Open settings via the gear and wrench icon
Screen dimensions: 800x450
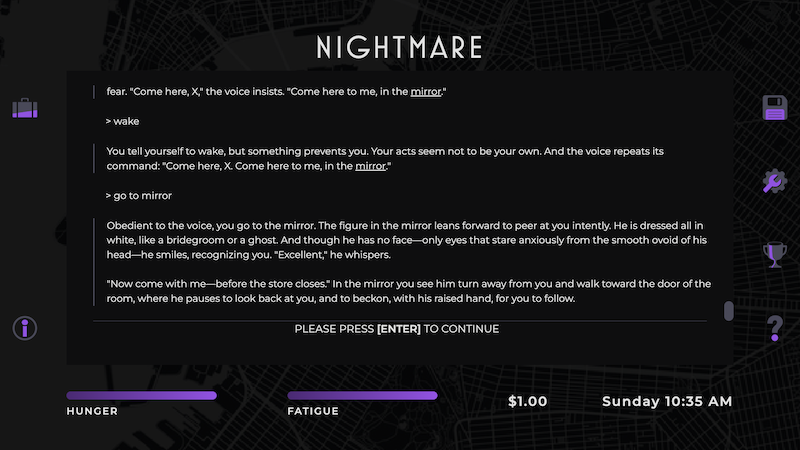pyautogui.click(x=775, y=181)
